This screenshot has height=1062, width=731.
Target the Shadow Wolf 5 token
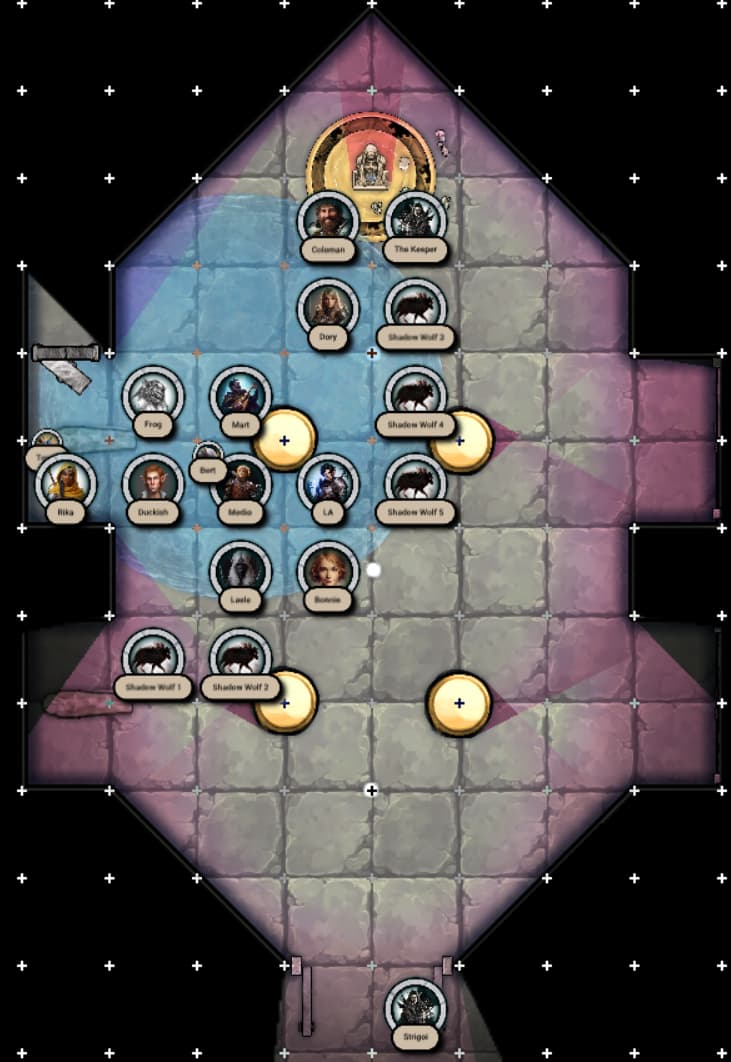(x=415, y=483)
